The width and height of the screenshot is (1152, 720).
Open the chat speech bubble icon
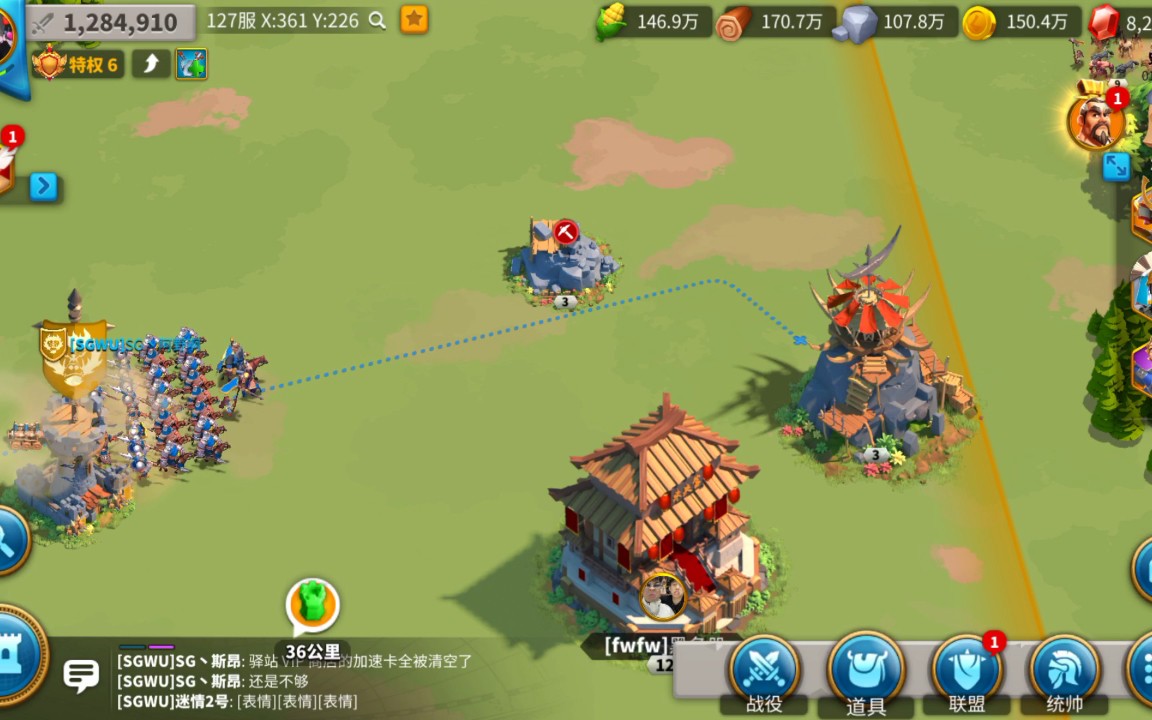tap(81, 675)
